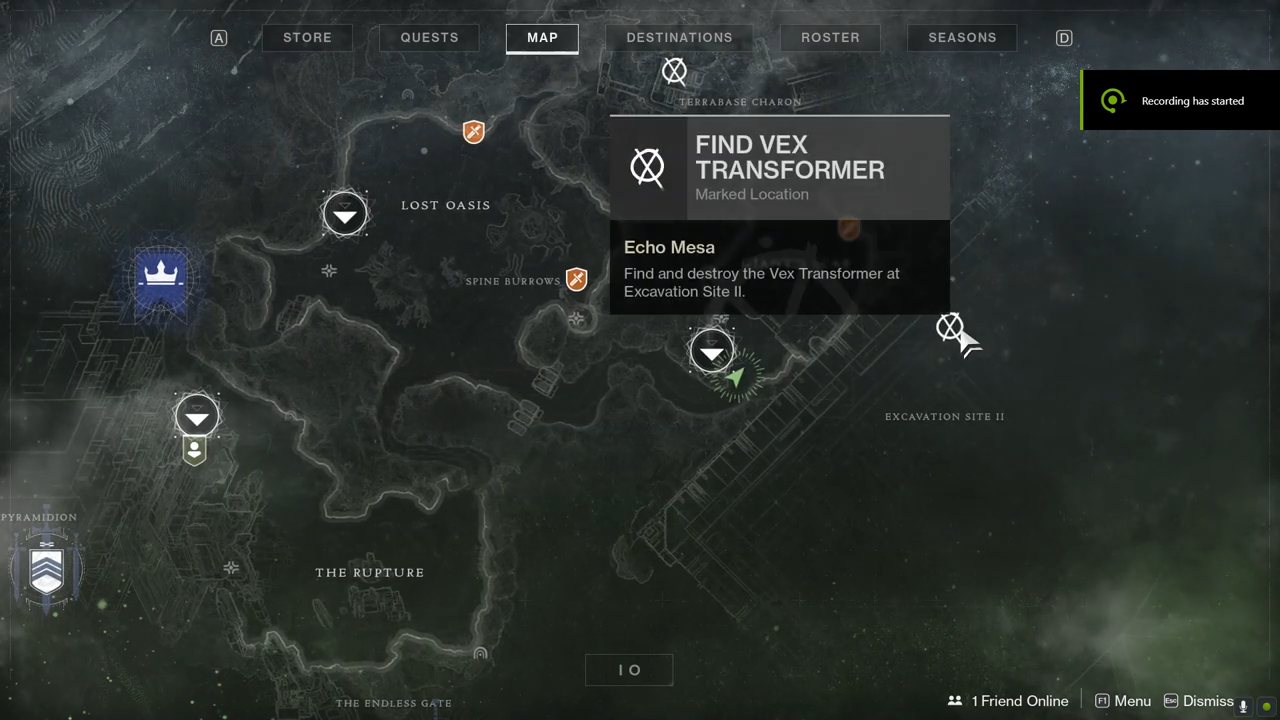Open the Store tab

click(x=307, y=38)
